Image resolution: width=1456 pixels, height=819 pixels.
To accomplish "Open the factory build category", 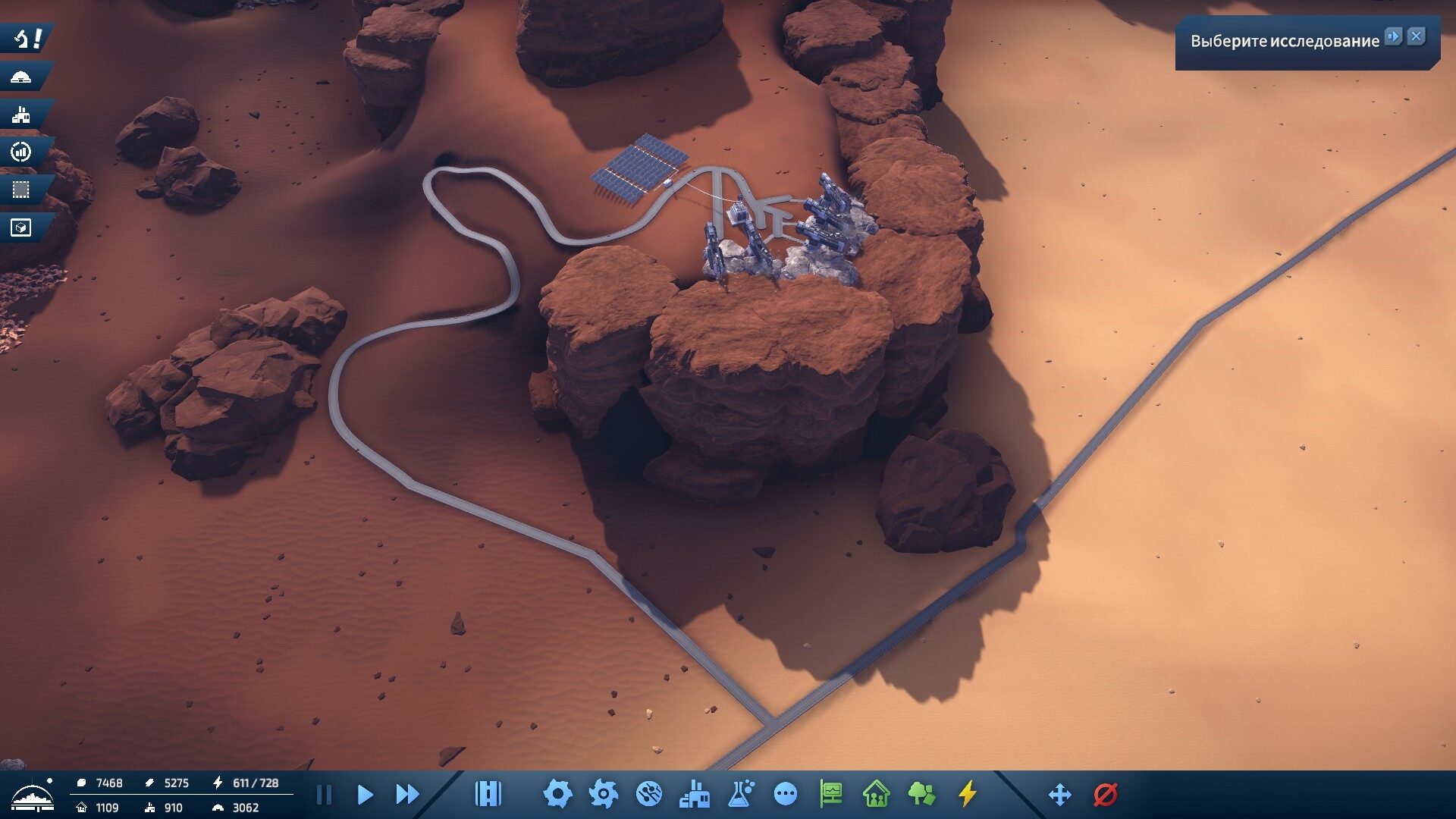I will 695,794.
